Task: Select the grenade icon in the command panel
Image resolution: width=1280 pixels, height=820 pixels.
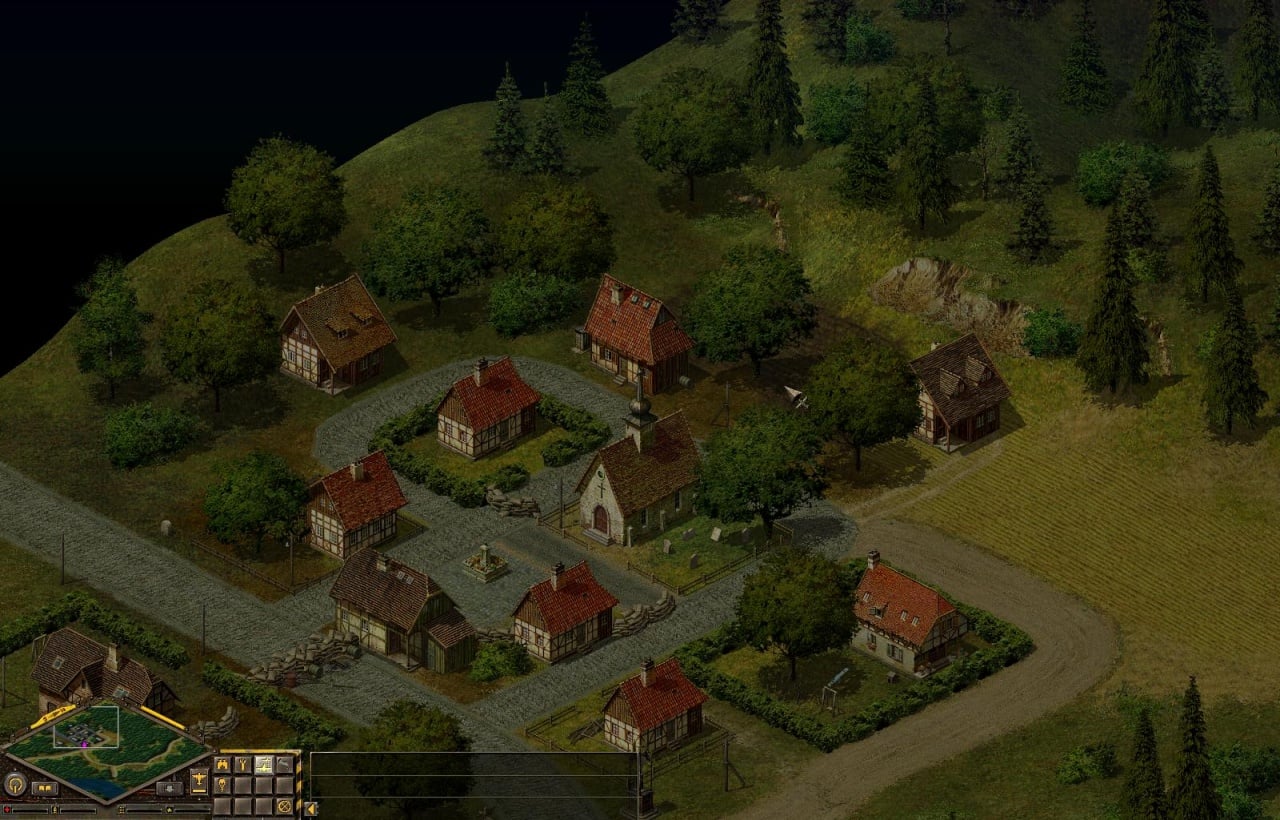Action: tap(221, 784)
